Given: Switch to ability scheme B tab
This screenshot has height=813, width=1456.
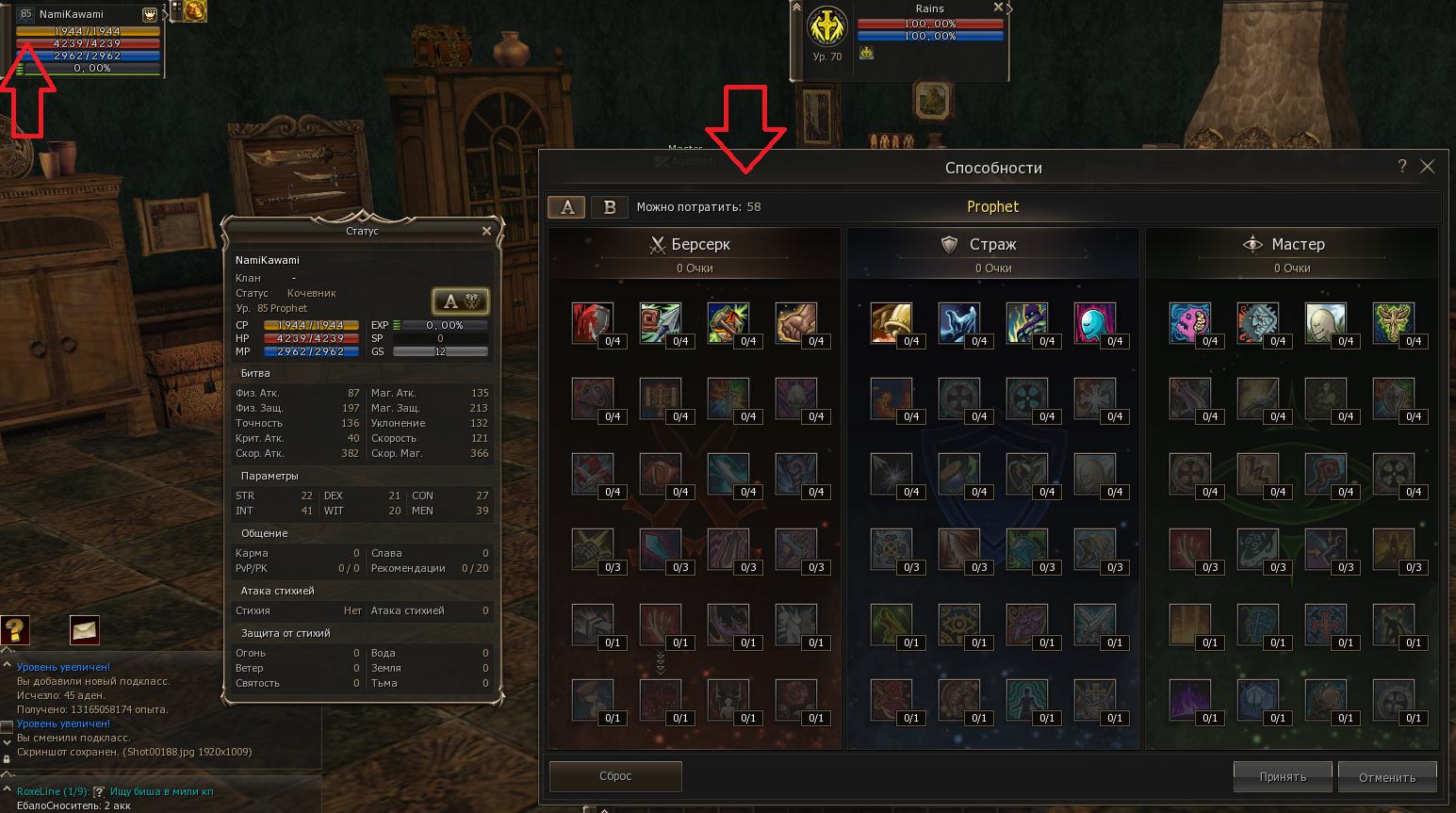Looking at the screenshot, I should 610,207.
